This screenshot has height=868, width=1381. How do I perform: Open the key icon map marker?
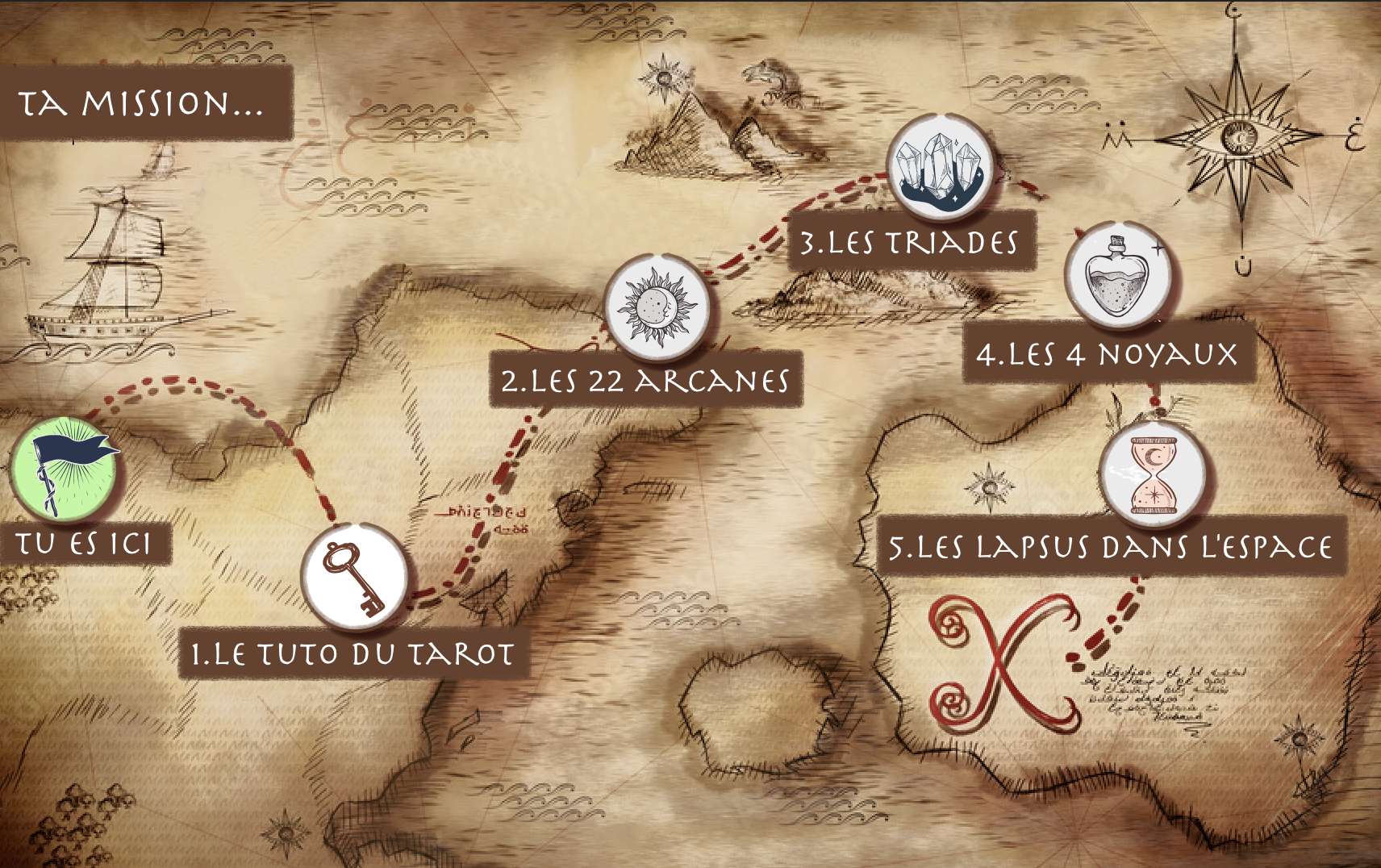(x=354, y=576)
